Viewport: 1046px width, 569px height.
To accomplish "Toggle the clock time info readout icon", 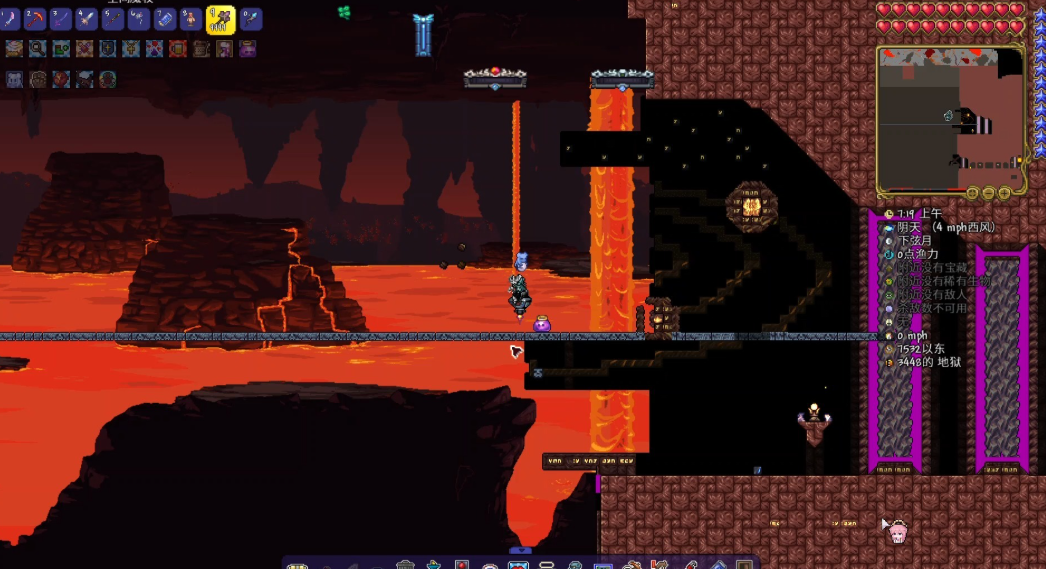I will pyautogui.click(x=889, y=213).
